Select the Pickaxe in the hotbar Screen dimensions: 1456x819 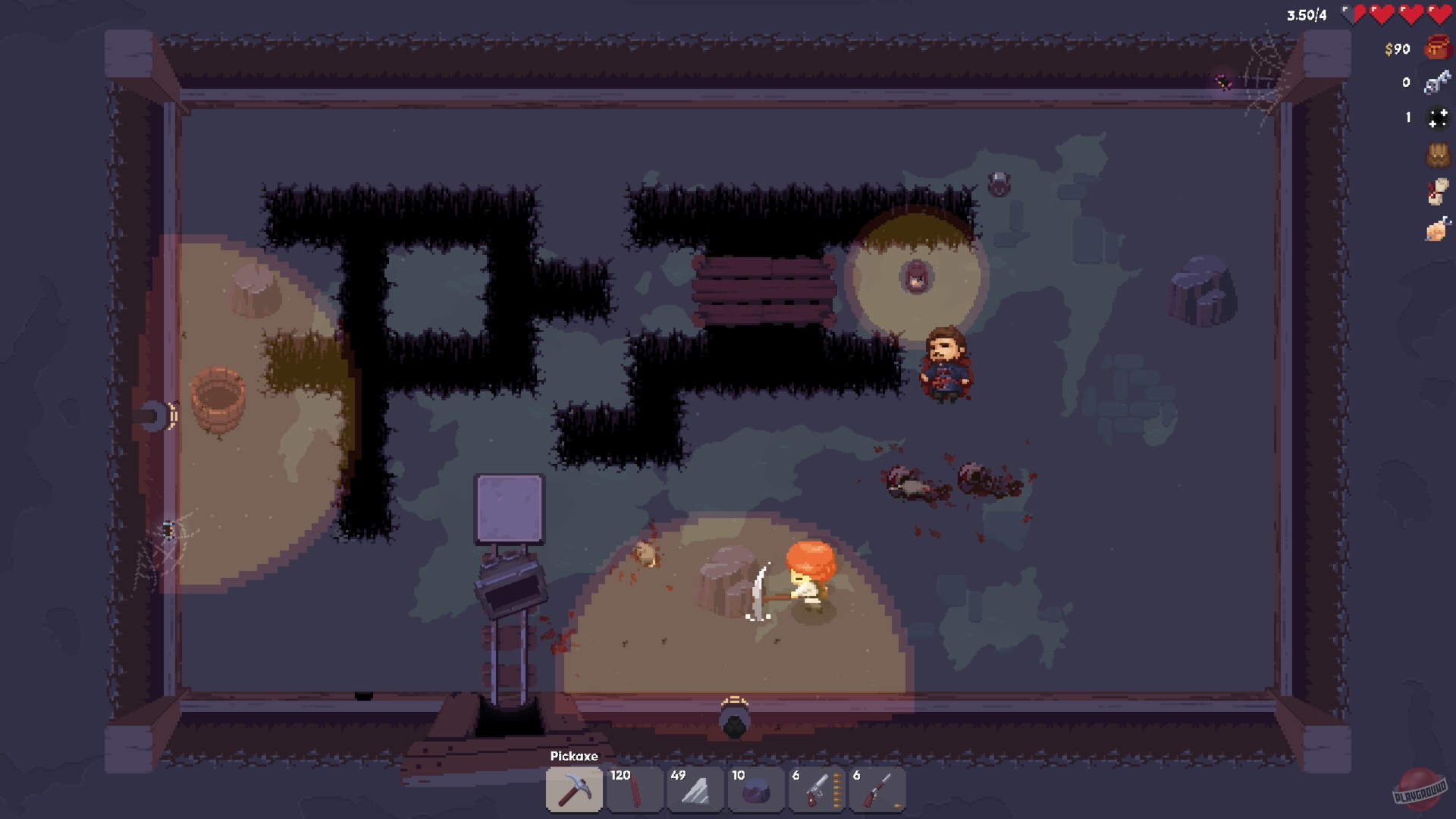coord(574,789)
